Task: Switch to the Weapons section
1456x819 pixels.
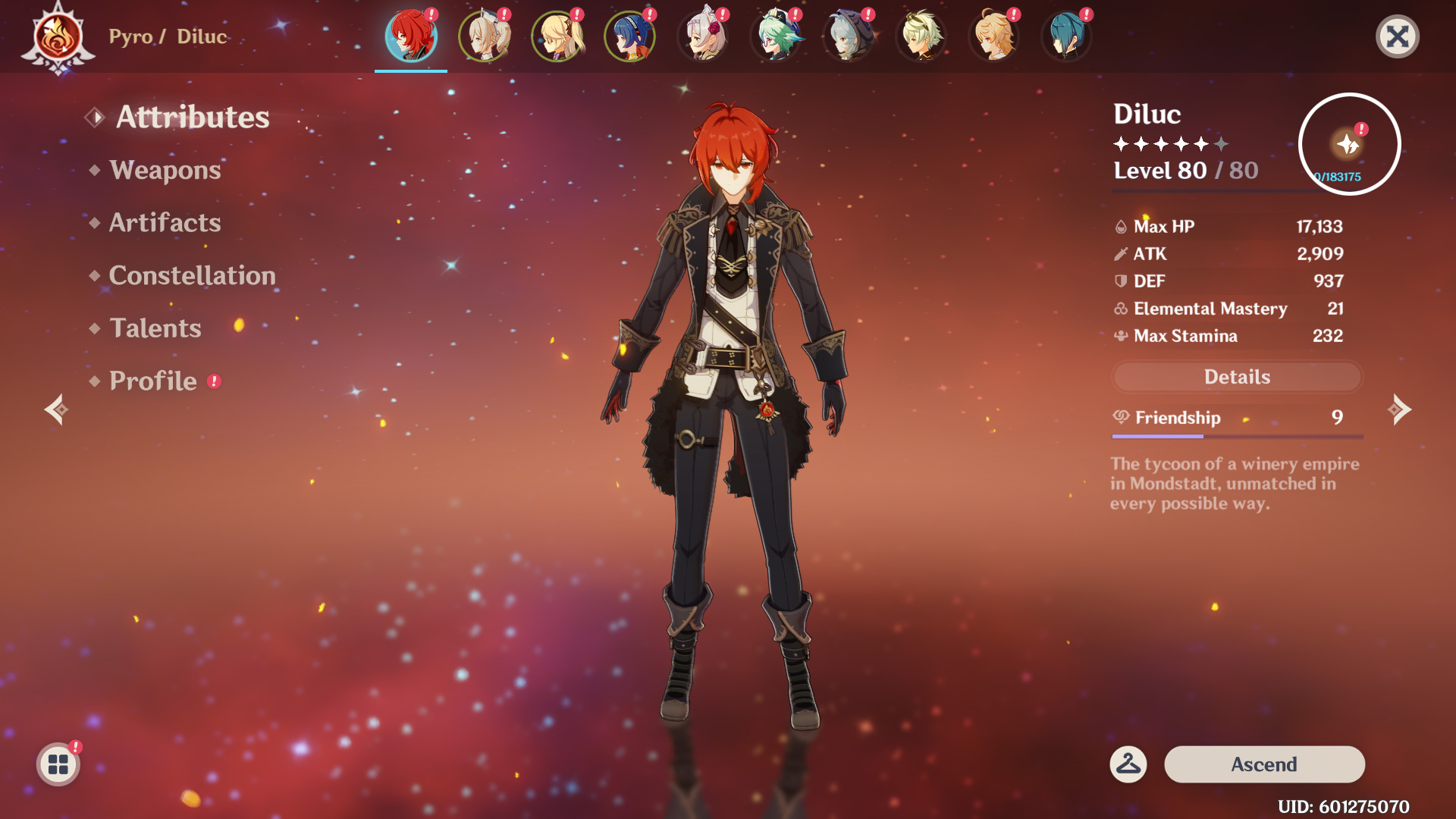Action: pyautogui.click(x=163, y=170)
